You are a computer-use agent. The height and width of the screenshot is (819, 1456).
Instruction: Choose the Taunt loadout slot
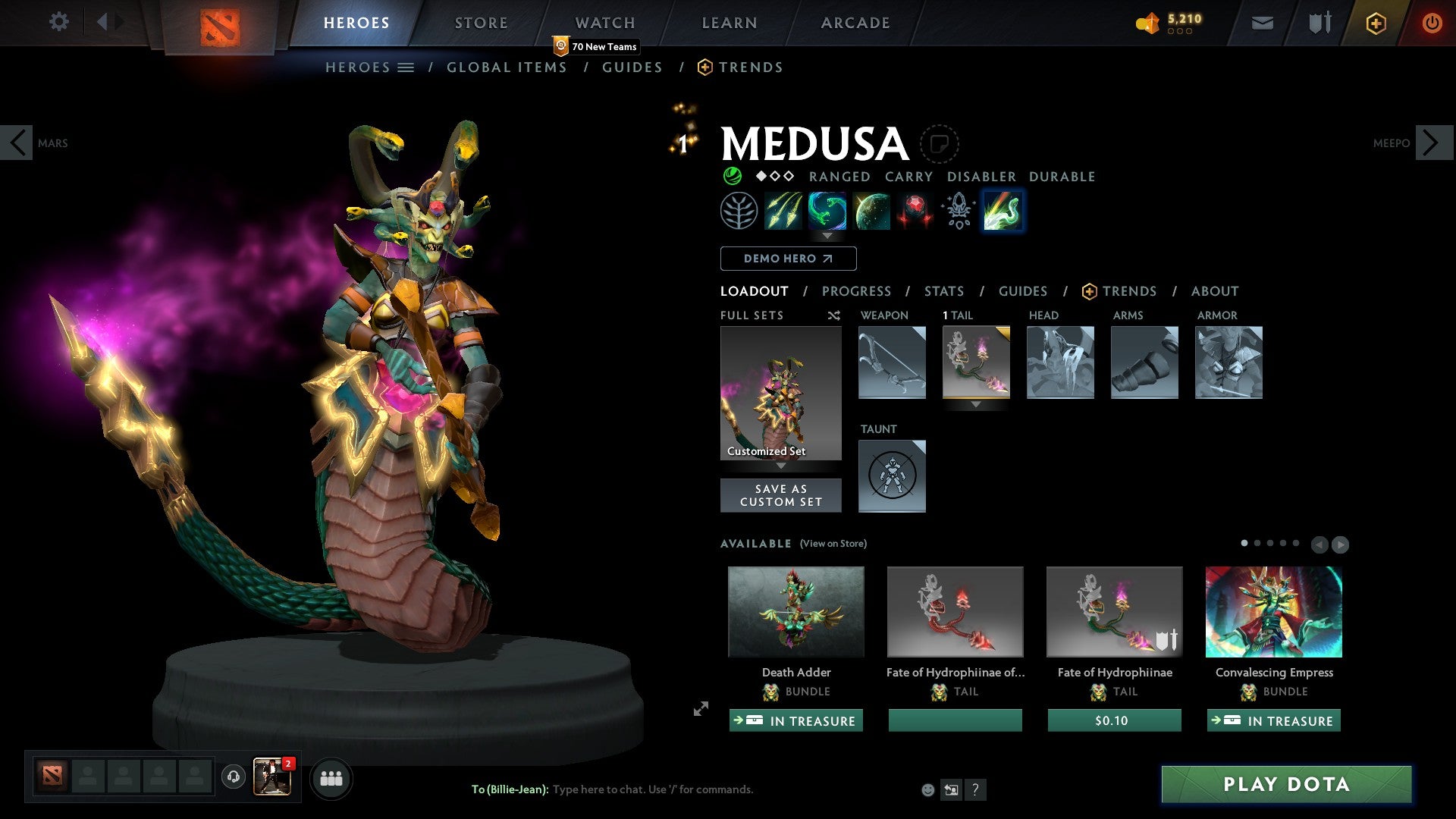[x=892, y=475]
